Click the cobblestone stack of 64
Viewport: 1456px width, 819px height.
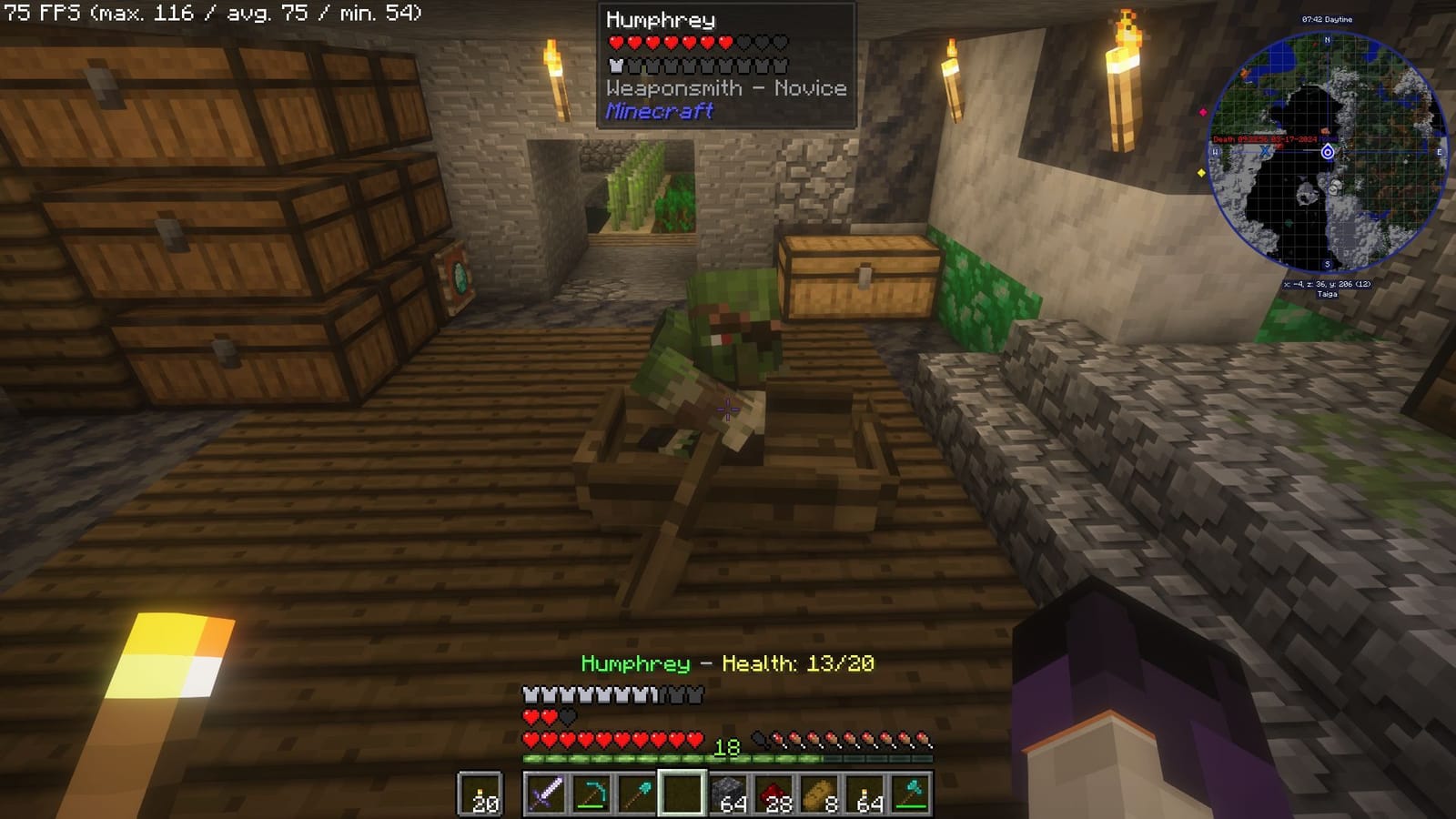729,791
